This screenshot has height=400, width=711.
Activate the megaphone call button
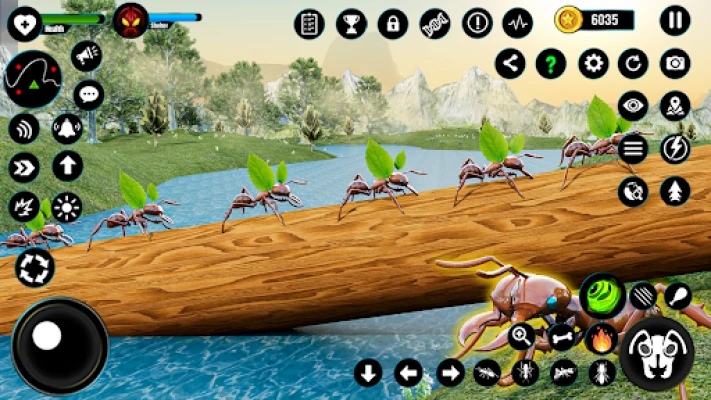point(87,56)
